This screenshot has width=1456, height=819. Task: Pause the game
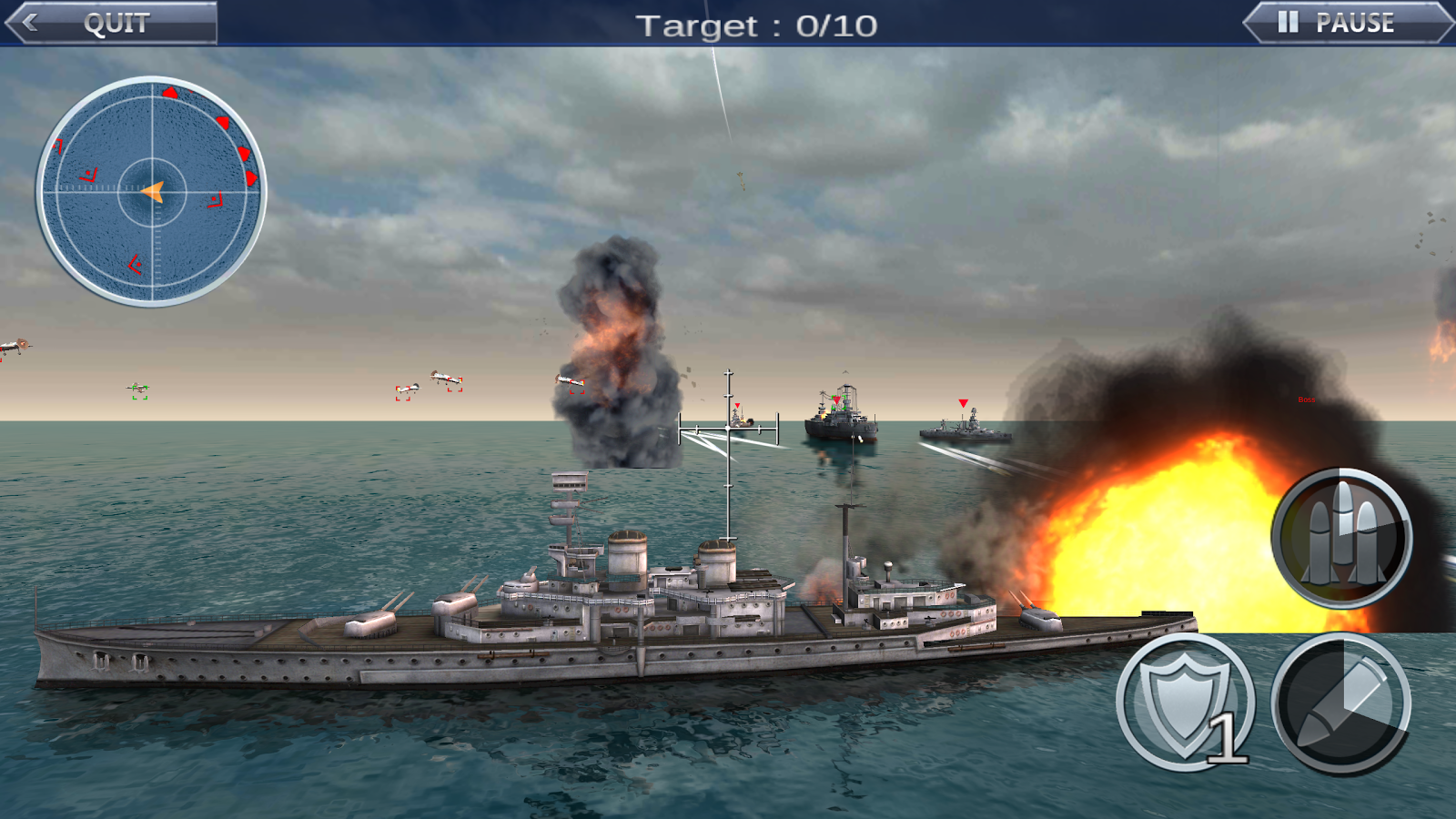[1348, 23]
